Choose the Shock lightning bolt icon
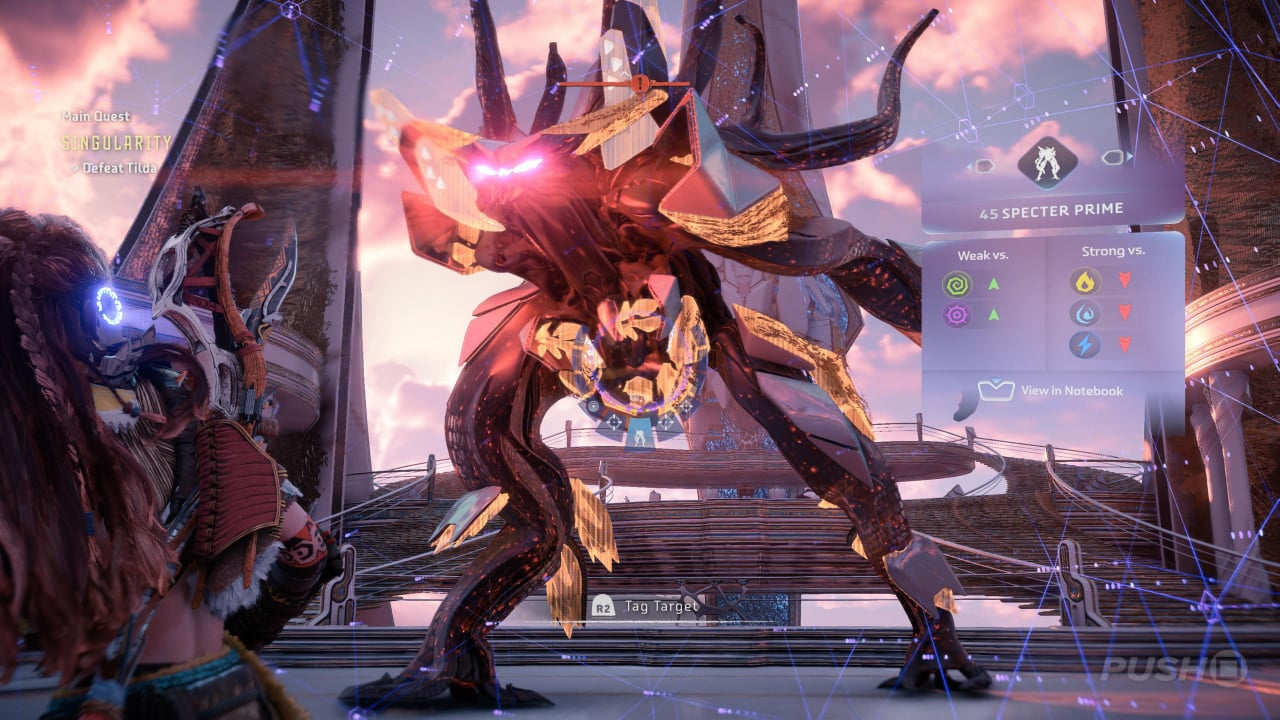Screen dimensions: 1280x720 pyautogui.click(x=1085, y=345)
